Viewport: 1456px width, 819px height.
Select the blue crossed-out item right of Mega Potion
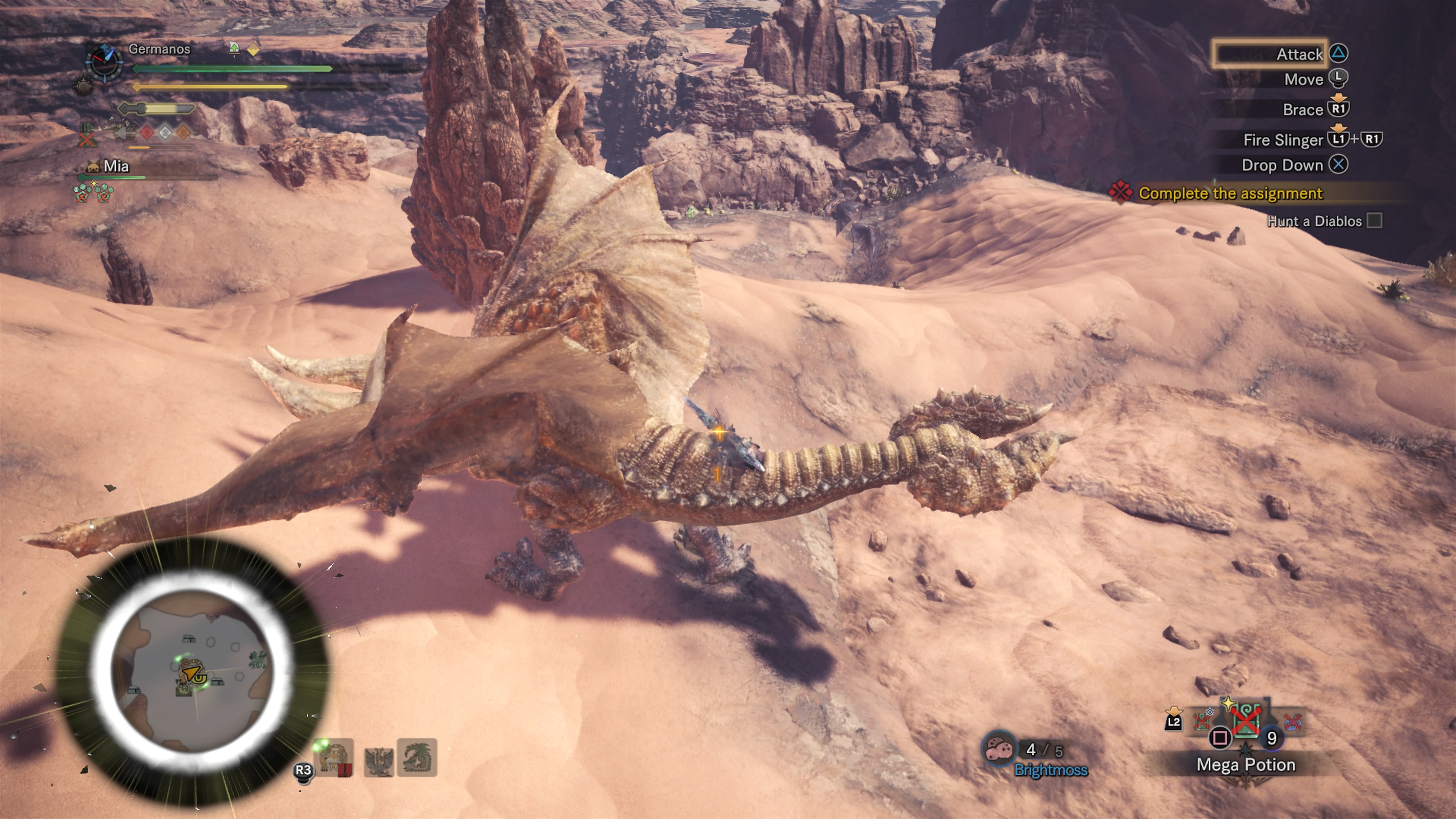coord(1293,722)
